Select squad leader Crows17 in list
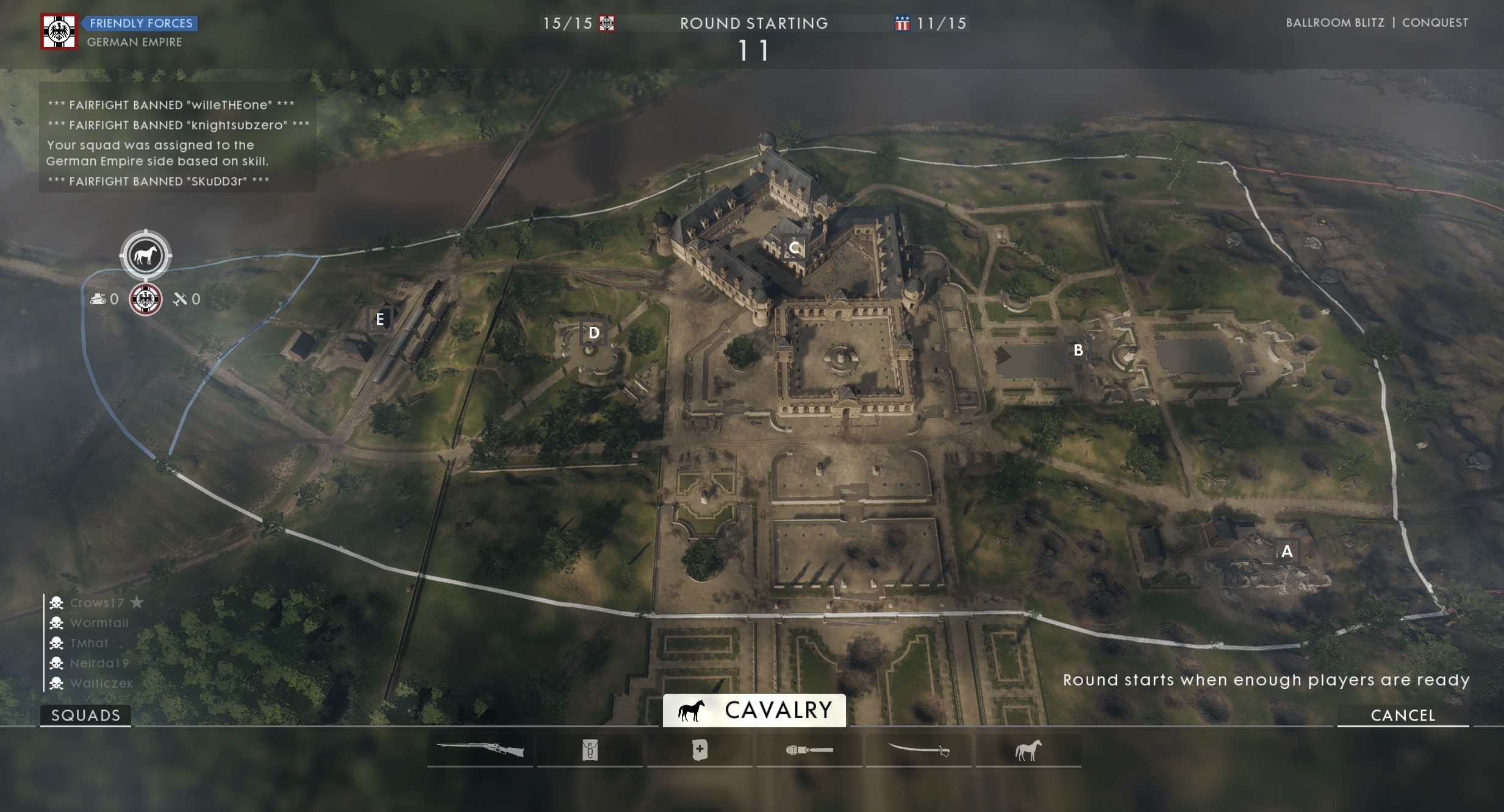Screen dimensions: 1504x812 [x=97, y=603]
